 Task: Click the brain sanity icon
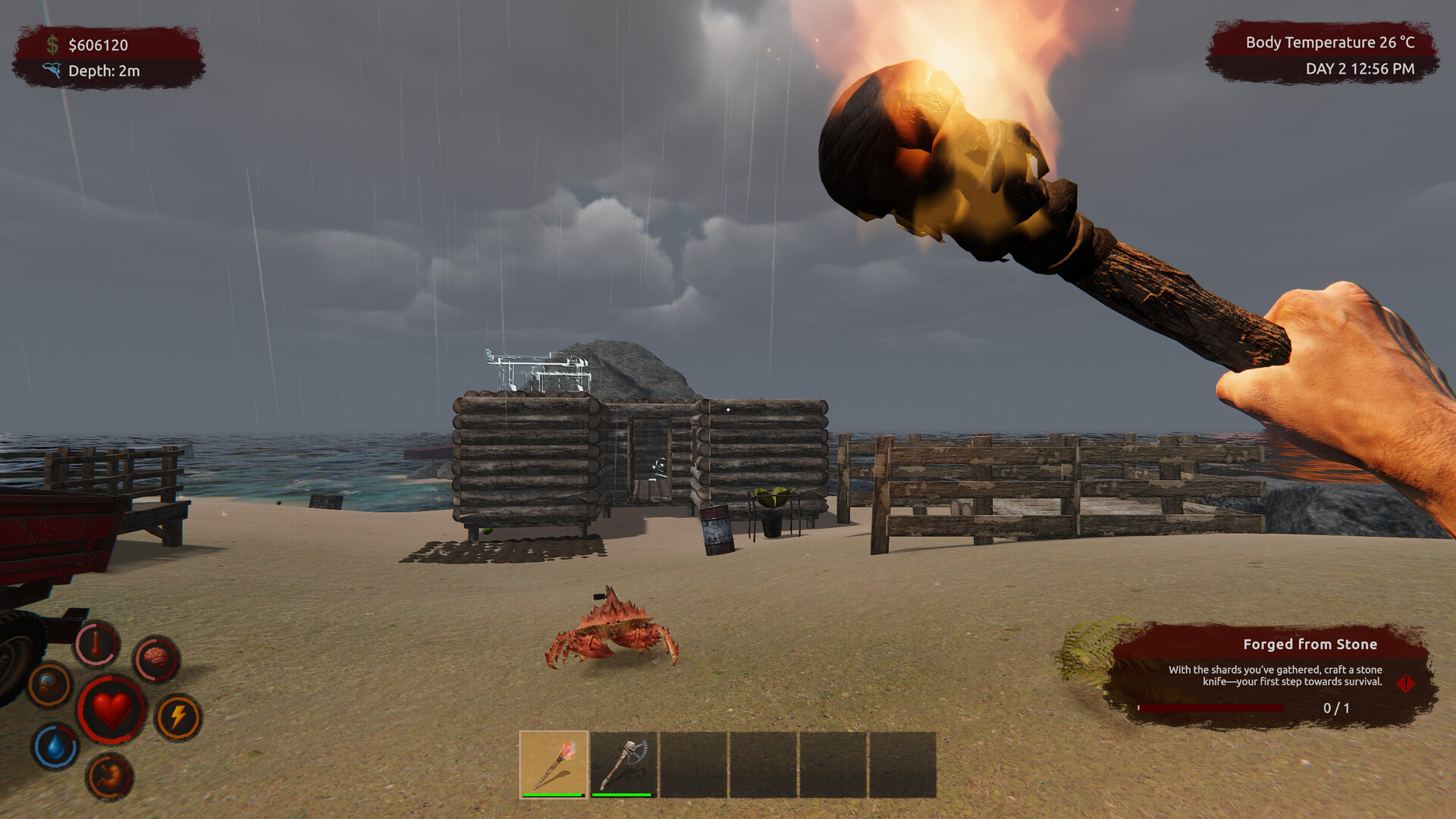pyautogui.click(x=156, y=658)
